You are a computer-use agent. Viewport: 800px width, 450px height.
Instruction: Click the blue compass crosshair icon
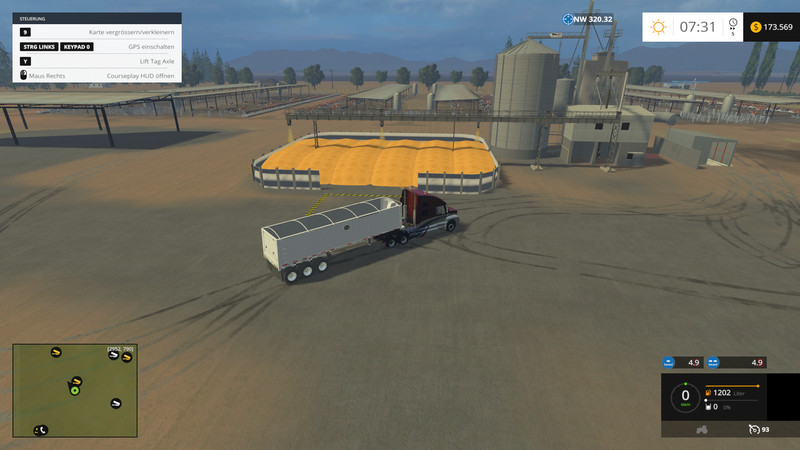[567, 18]
